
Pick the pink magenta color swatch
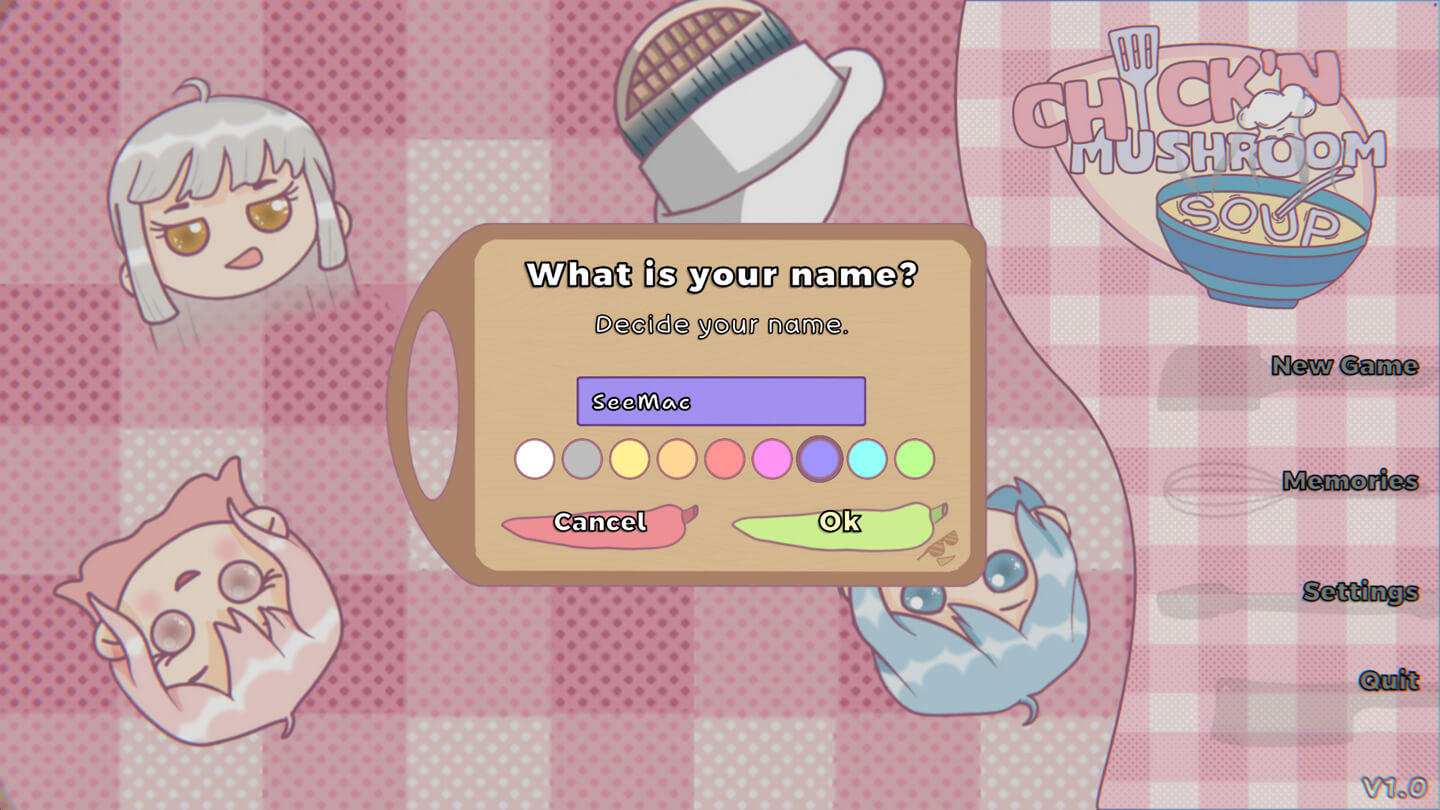click(772, 459)
